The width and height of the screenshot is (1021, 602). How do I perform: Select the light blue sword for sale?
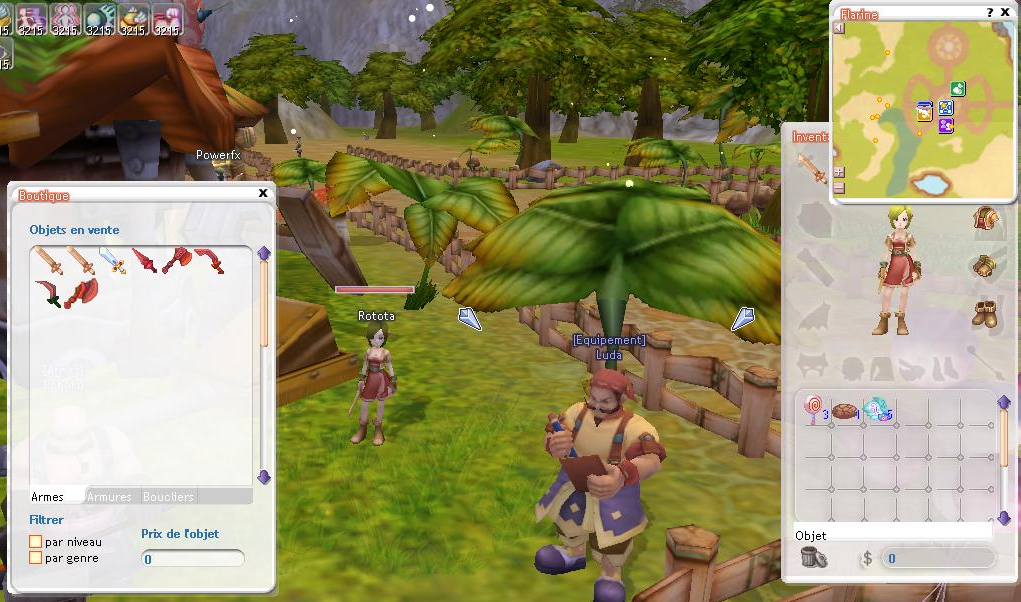pyautogui.click(x=112, y=261)
